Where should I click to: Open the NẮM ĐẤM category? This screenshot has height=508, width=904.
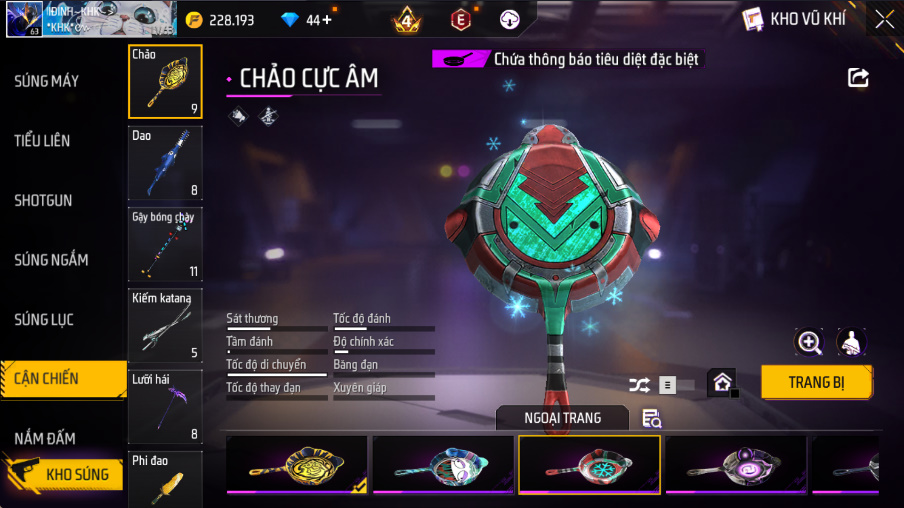point(45,438)
